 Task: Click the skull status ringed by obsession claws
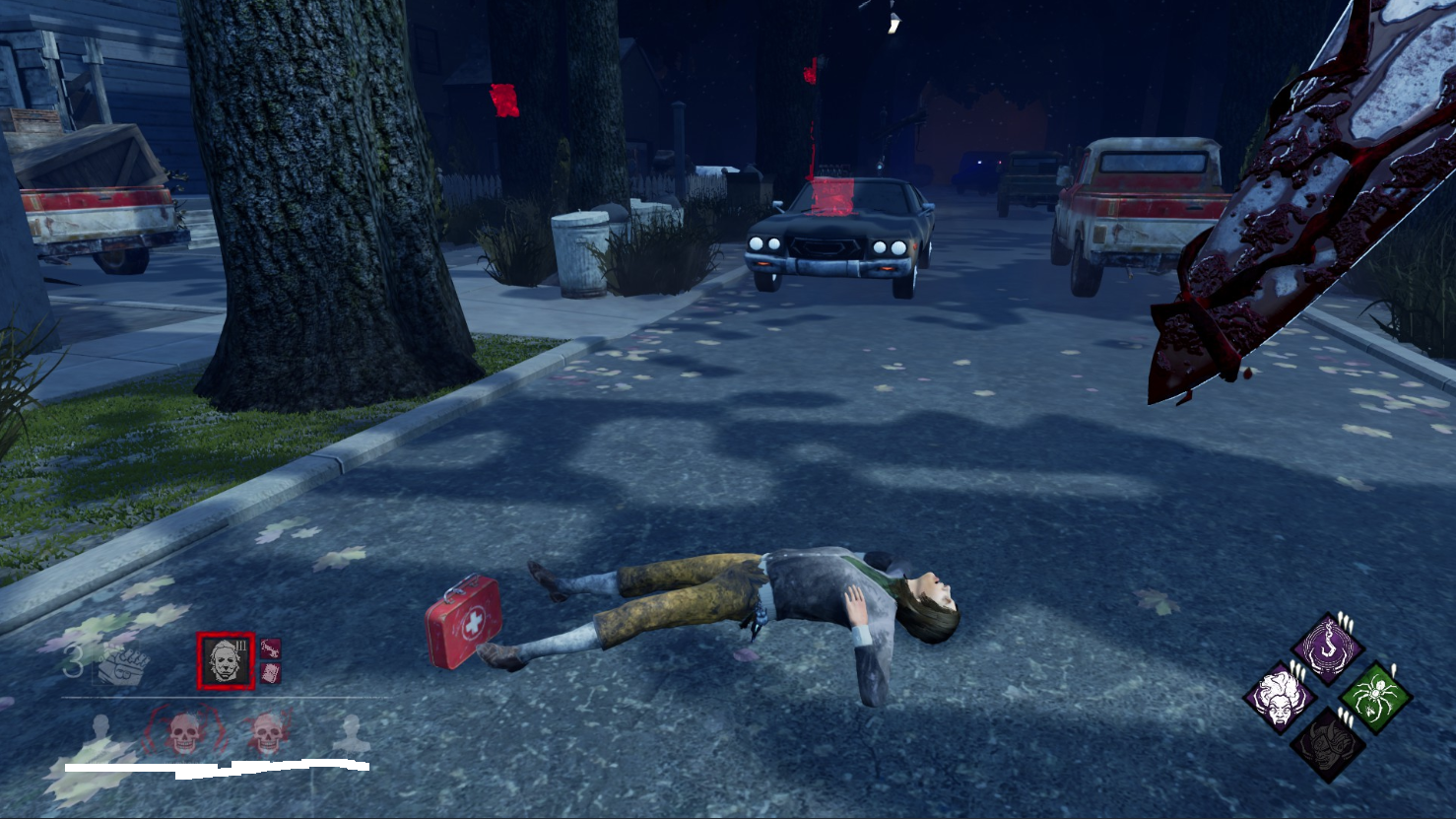(x=183, y=733)
